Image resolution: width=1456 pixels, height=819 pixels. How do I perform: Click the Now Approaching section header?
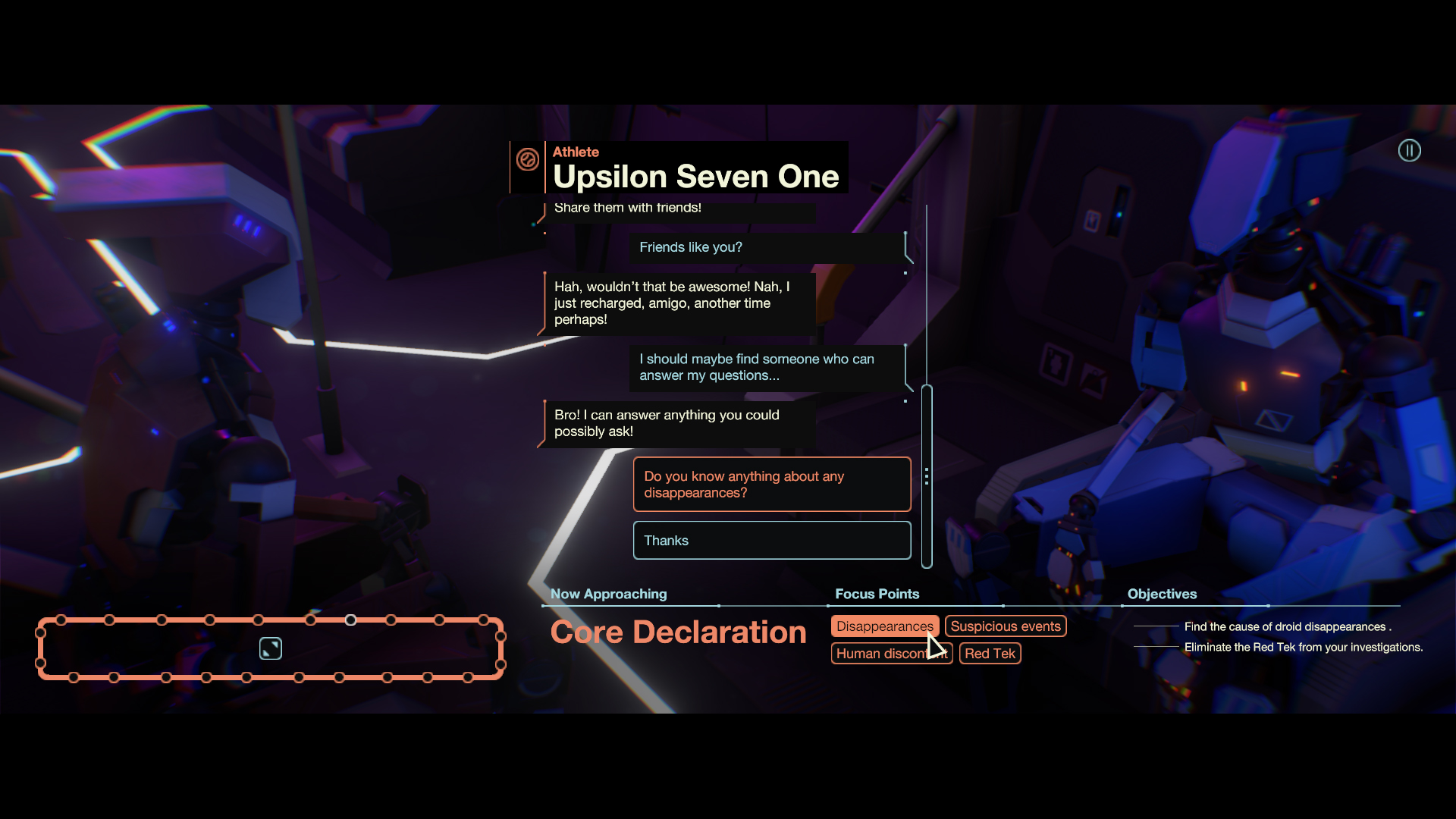(608, 594)
